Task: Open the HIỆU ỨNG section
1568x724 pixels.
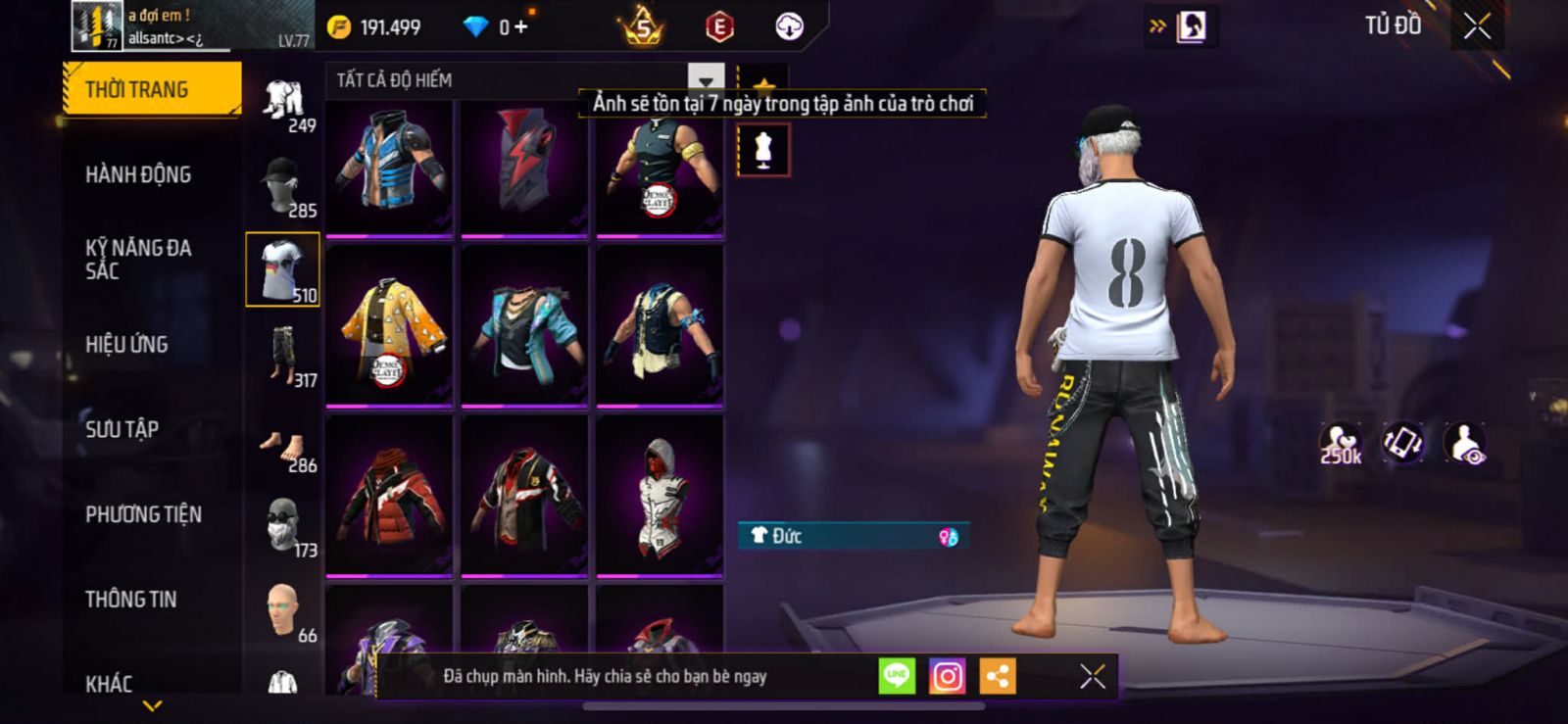Action: 126,344
